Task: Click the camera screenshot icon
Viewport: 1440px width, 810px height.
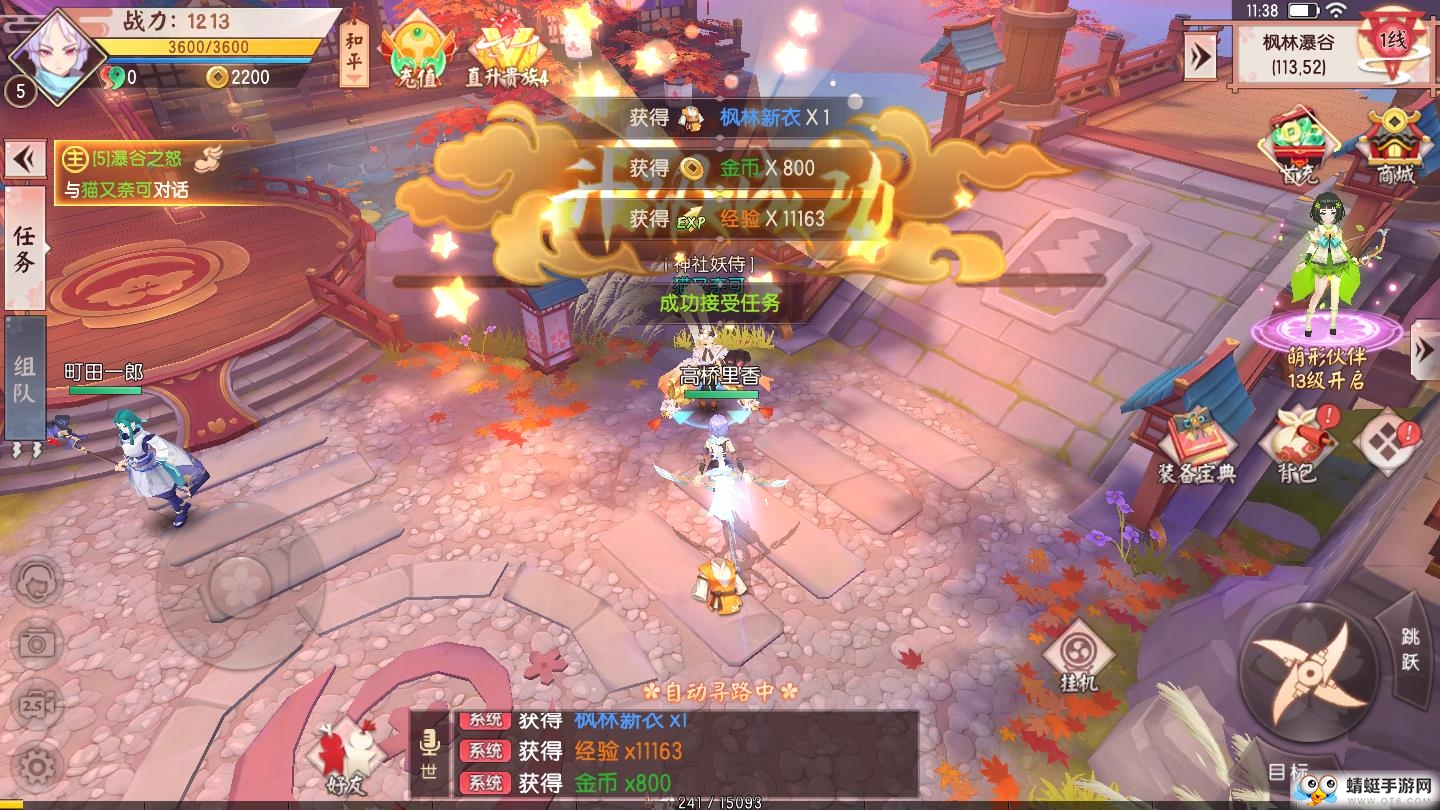Action: coord(37,643)
